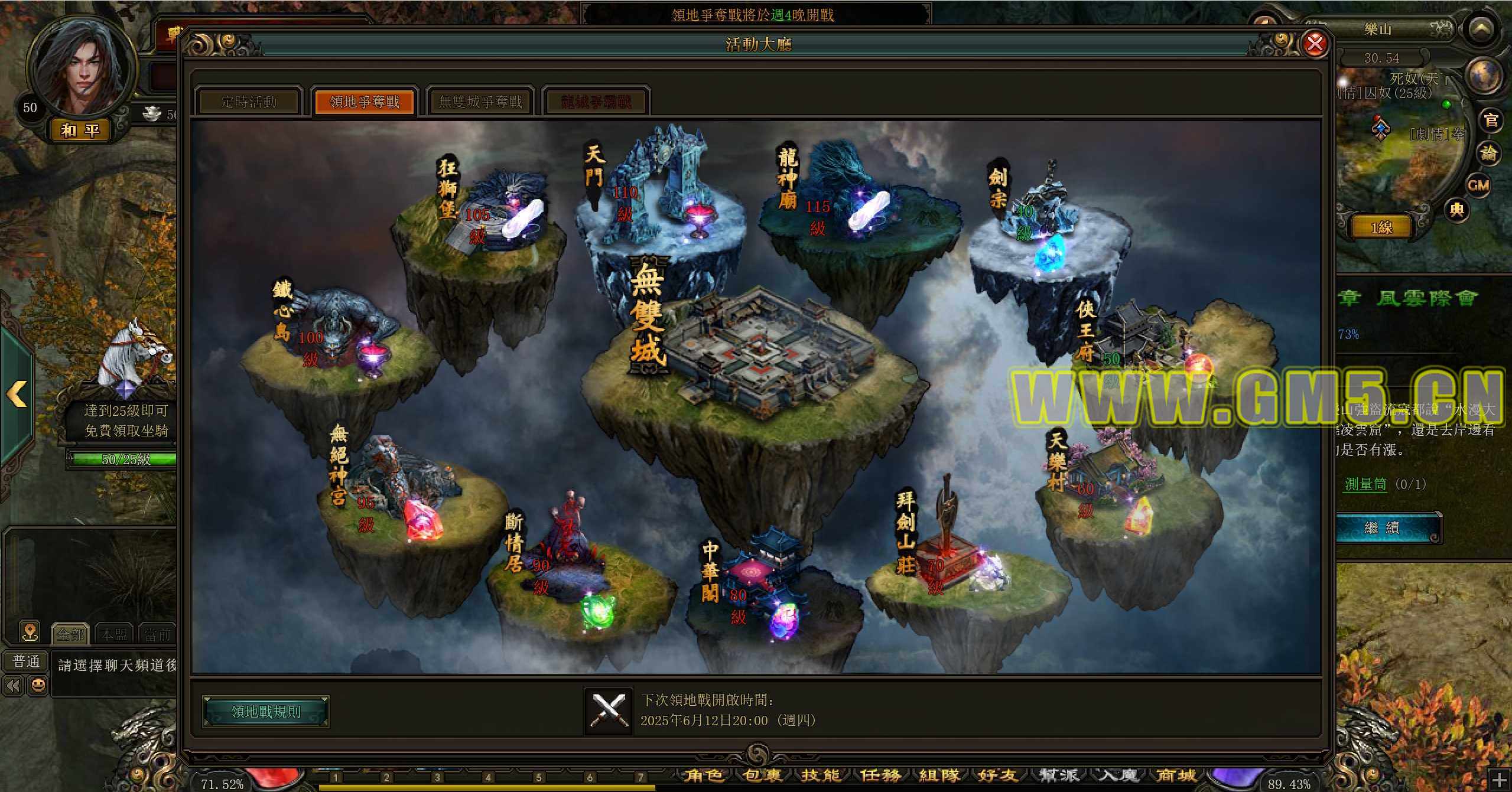Viewport: 1512px width, 792px height.
Task: Click the 測量筒 quest item link
Action: (1365, 484)
